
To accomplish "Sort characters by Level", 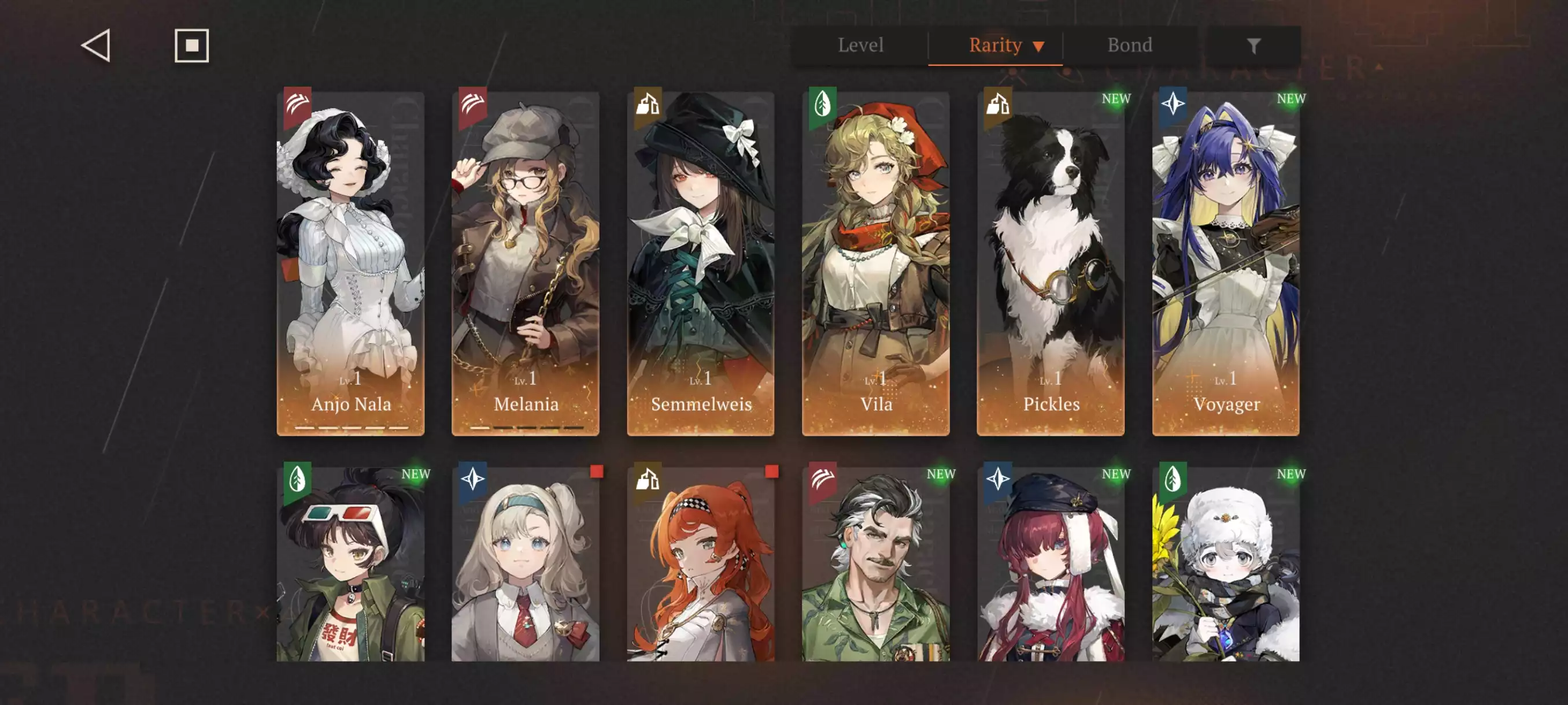I will (860, 45).
